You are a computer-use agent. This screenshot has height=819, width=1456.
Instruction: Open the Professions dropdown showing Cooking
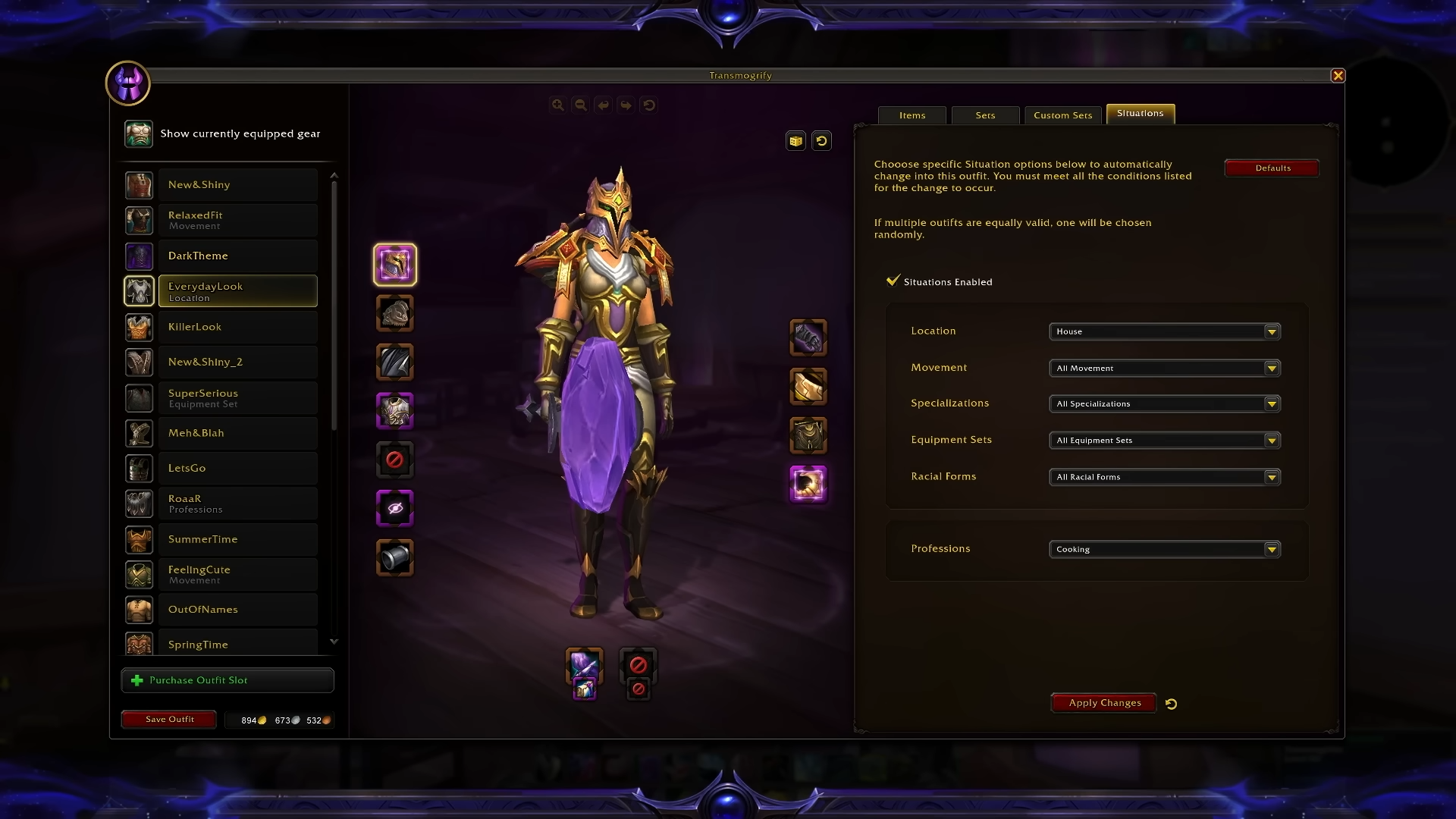[1164, 549]
